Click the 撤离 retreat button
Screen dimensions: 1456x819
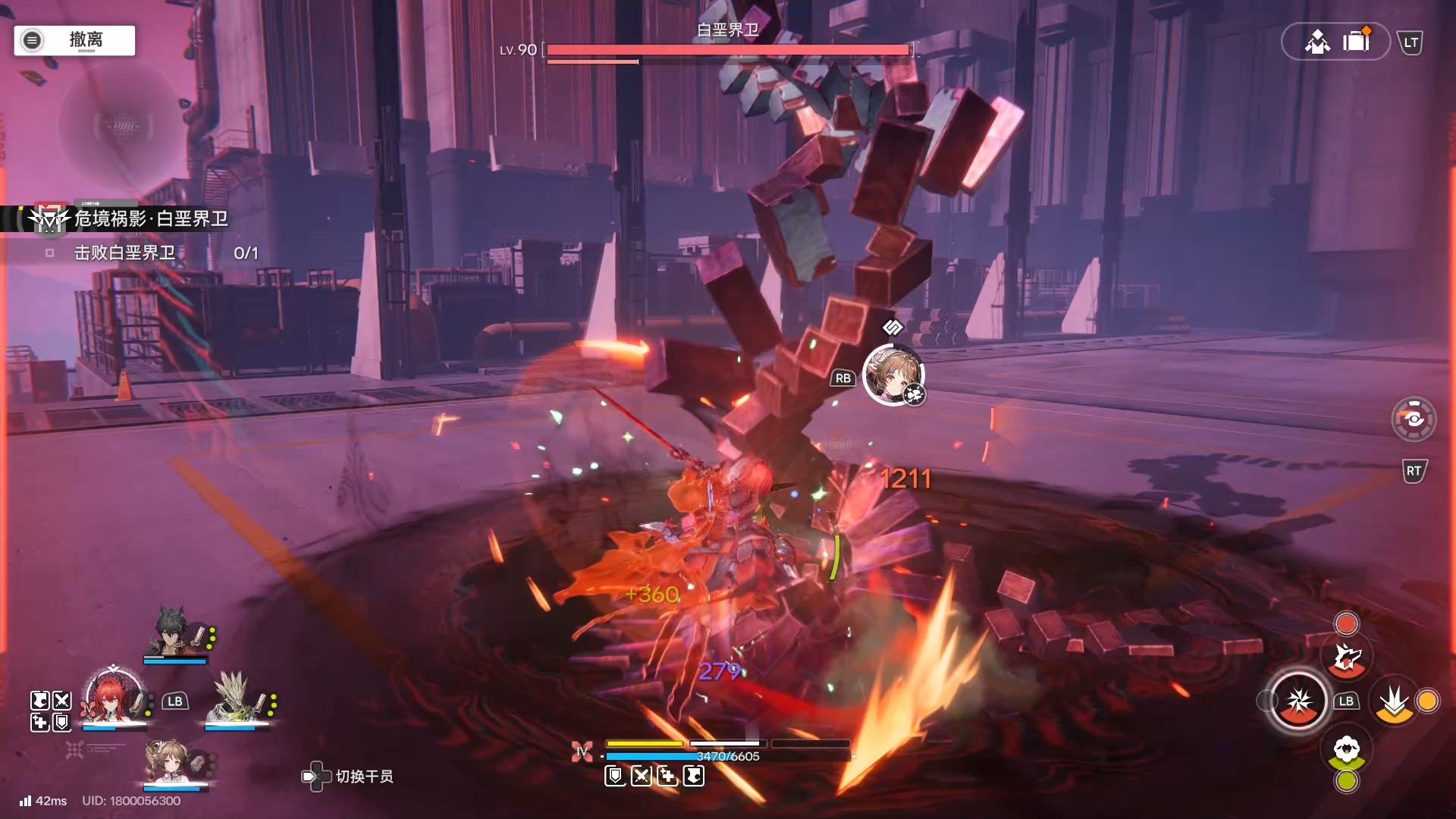(74, 40)
